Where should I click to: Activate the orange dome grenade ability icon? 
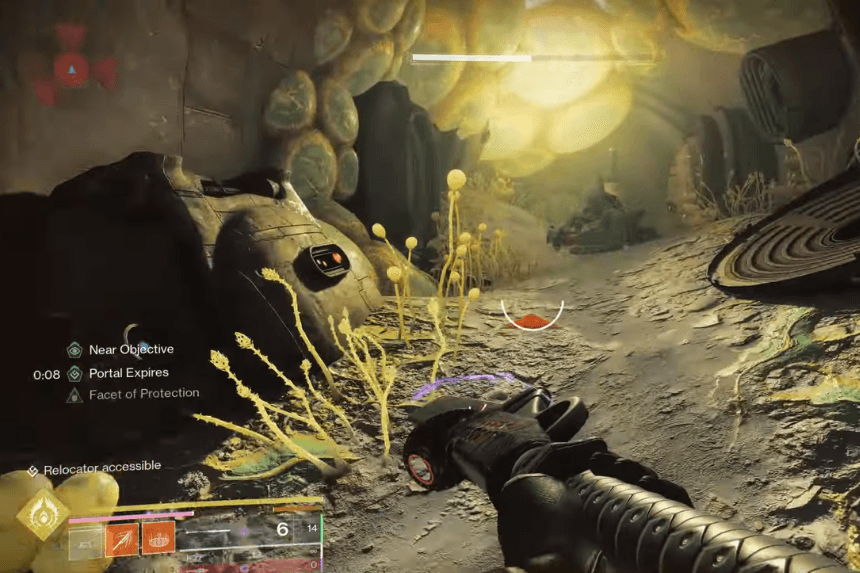point(158,538)
